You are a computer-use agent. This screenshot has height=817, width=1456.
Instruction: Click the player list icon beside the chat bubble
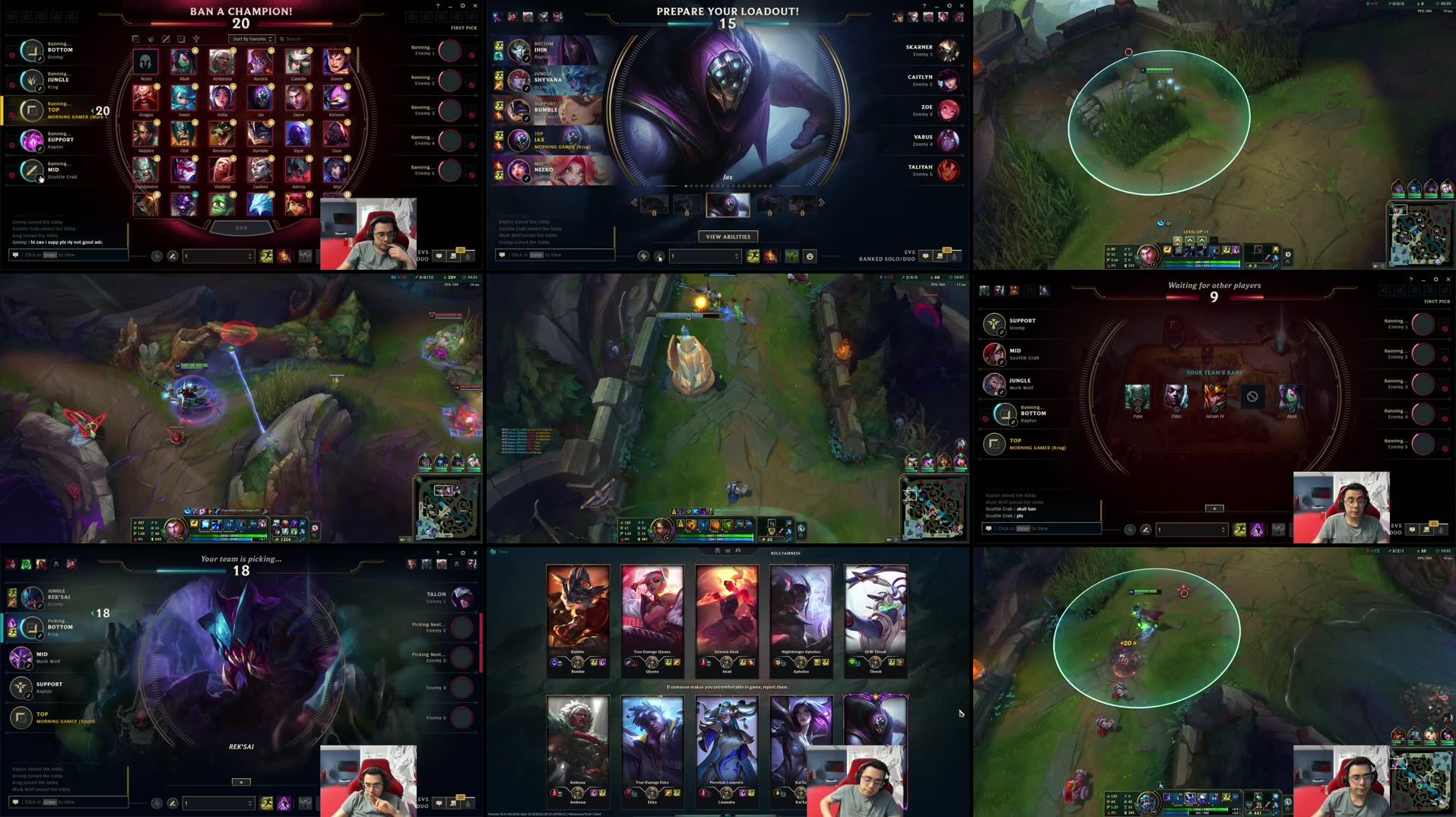[x=938, y=256]
